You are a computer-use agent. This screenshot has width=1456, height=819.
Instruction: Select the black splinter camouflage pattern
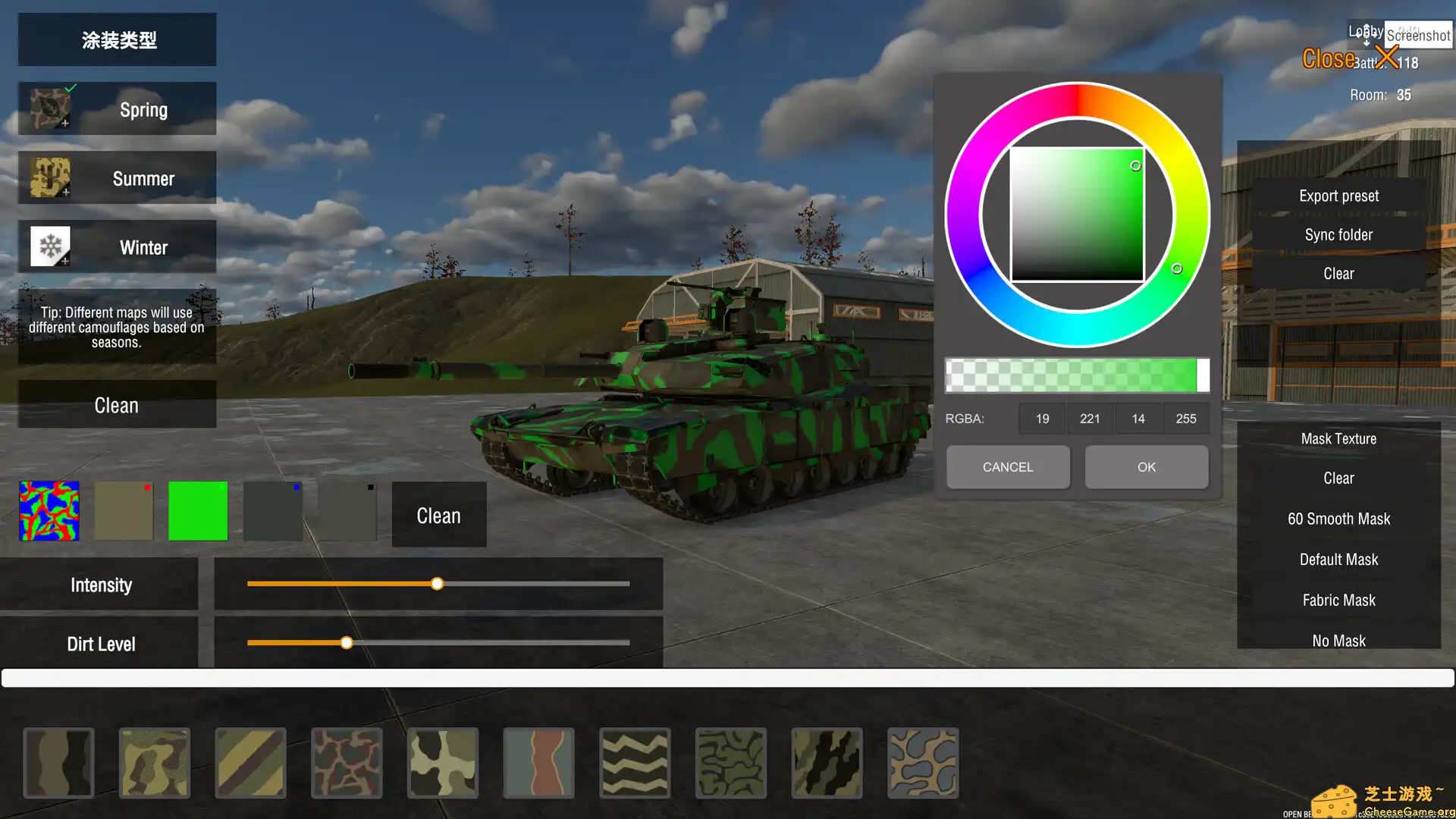(827, 762)
